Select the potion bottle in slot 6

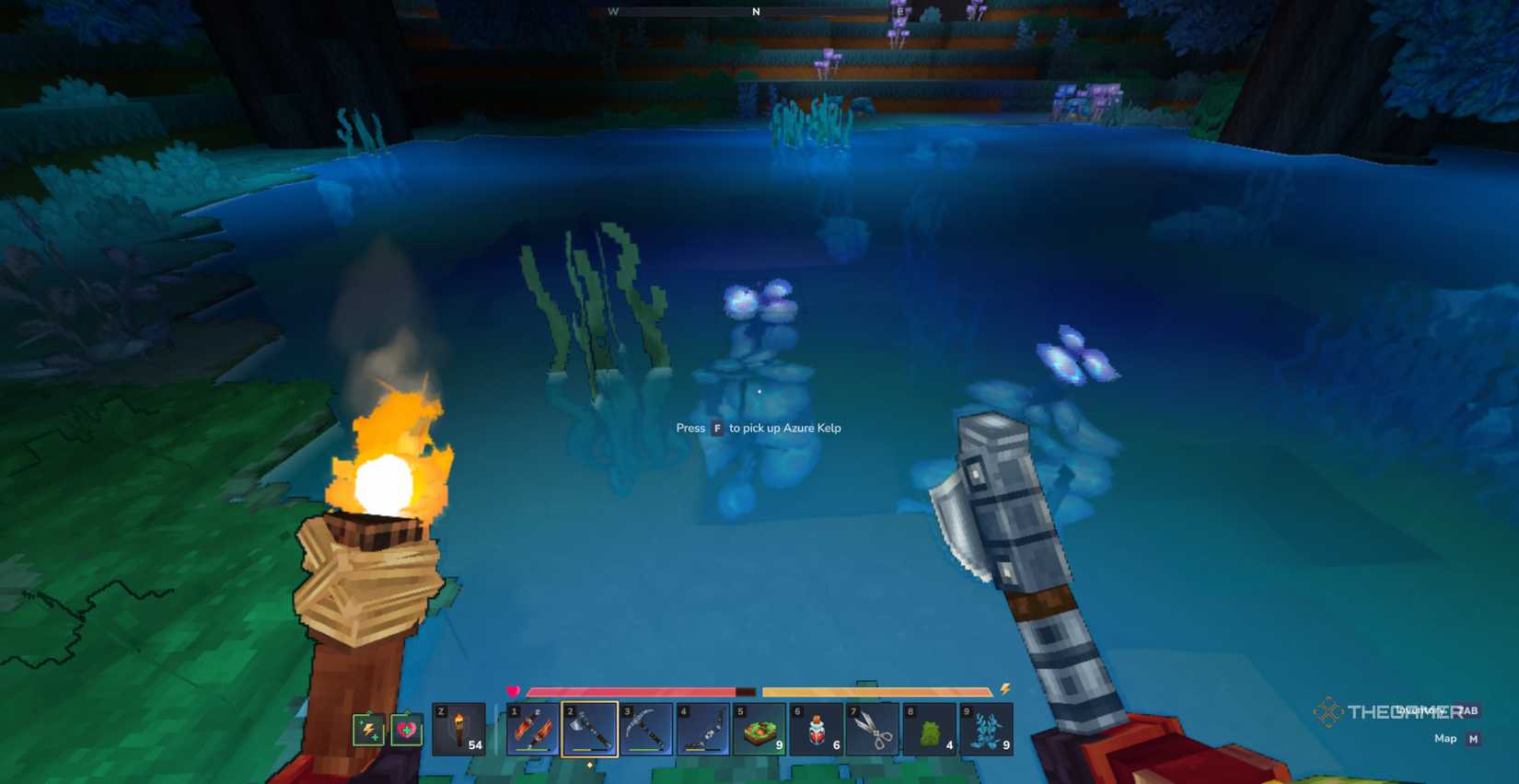[816, 731]
